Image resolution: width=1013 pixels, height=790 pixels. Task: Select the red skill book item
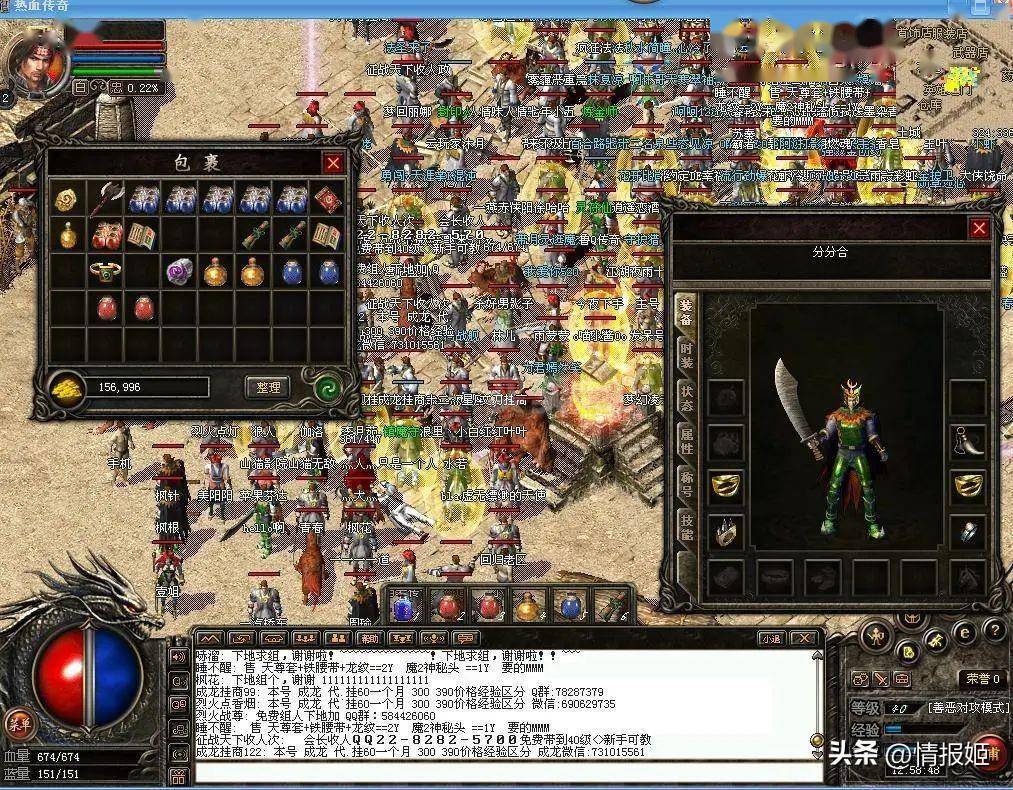click(x=329, y=200)
